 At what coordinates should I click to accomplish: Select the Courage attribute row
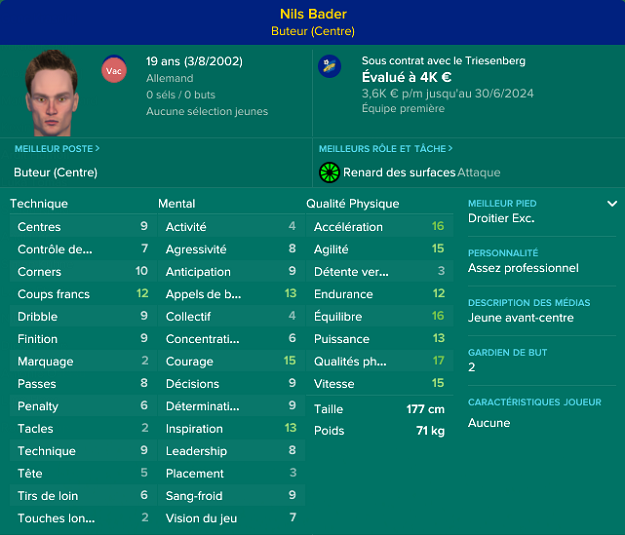(230, 361)
